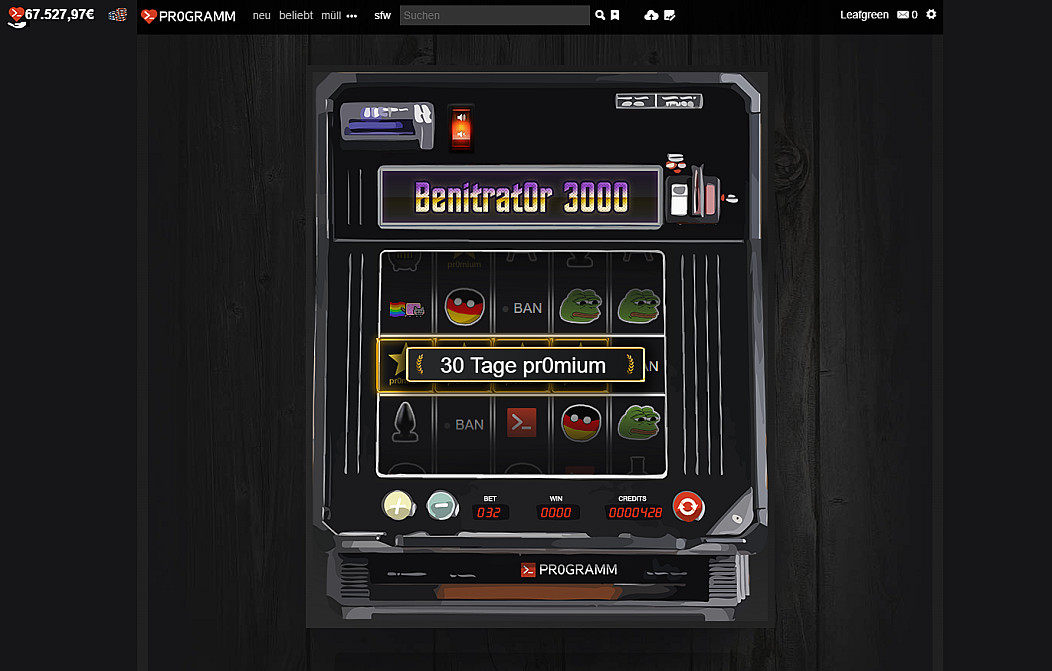
Task: Go to the 'beliebt' page
Action: click(x=296, y=16)
